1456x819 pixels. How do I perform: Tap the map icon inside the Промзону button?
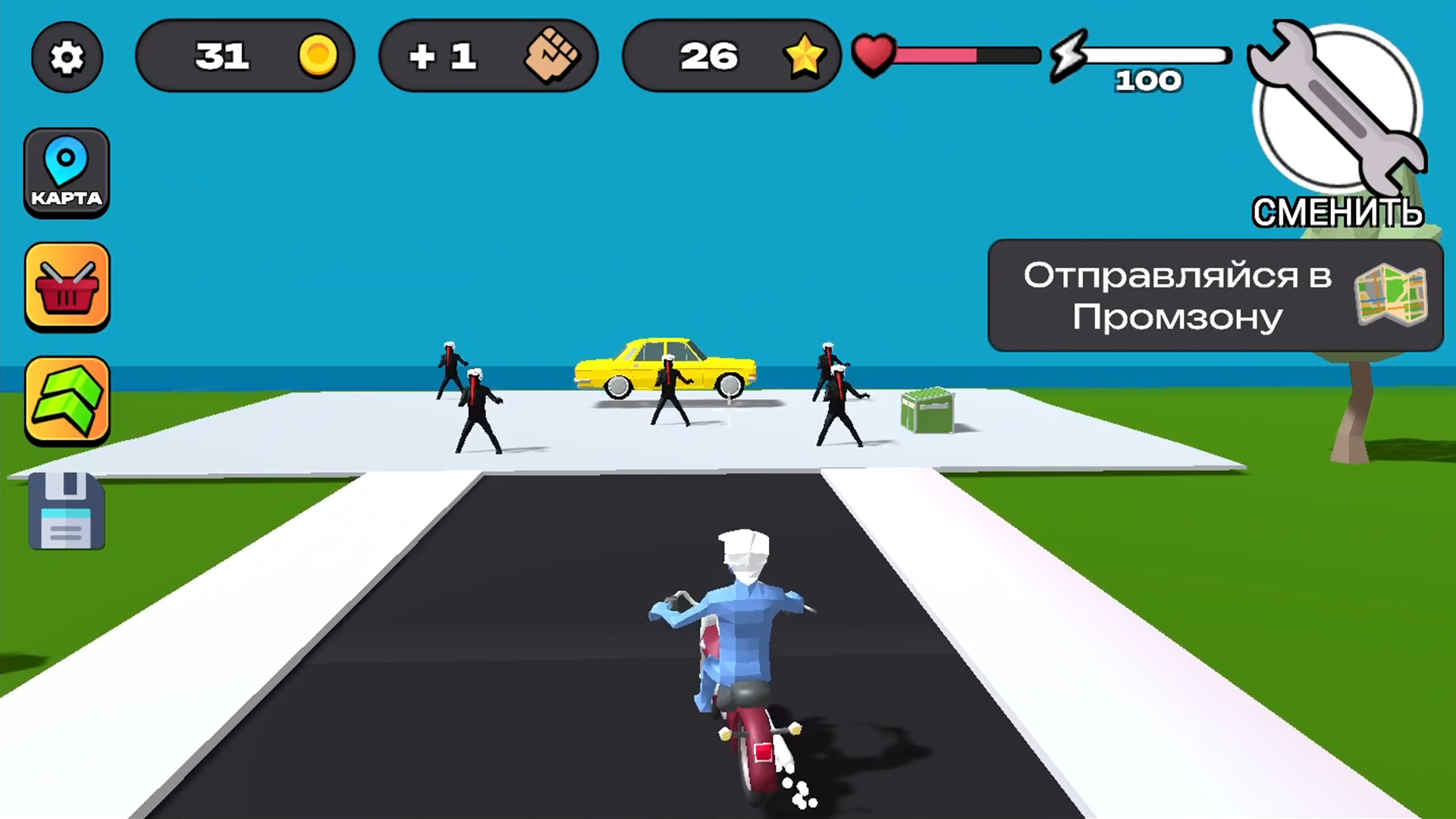pyautogui.click(x=1392, y=296)
